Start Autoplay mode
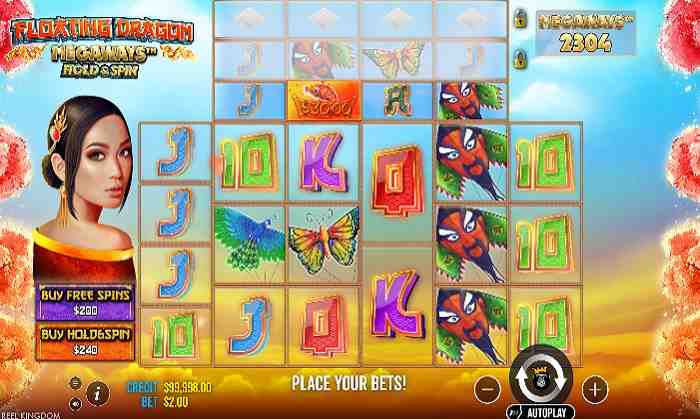This screenshot has height=419, width=700. click(540, 410)
